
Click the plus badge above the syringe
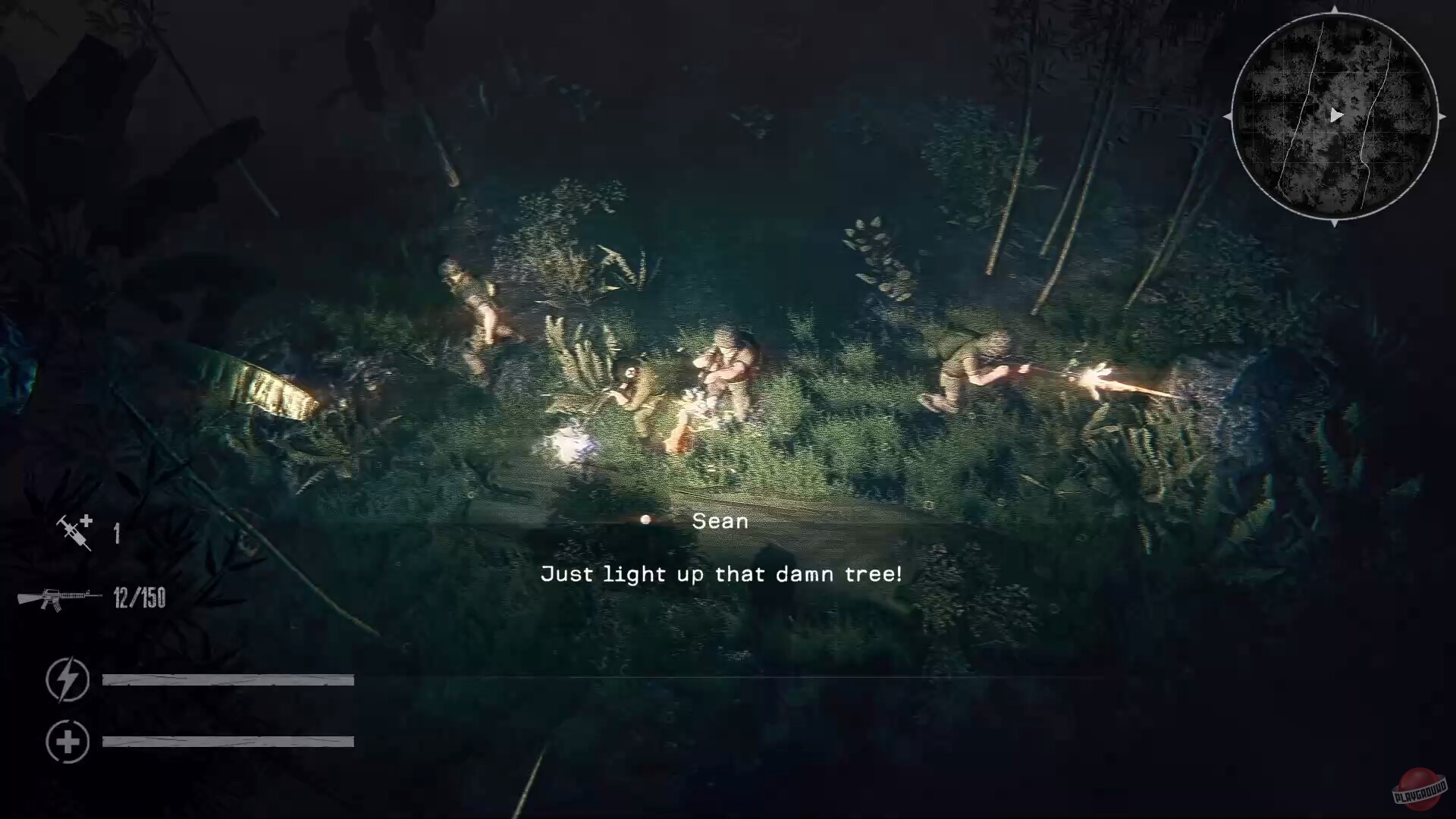coord(86,519)
